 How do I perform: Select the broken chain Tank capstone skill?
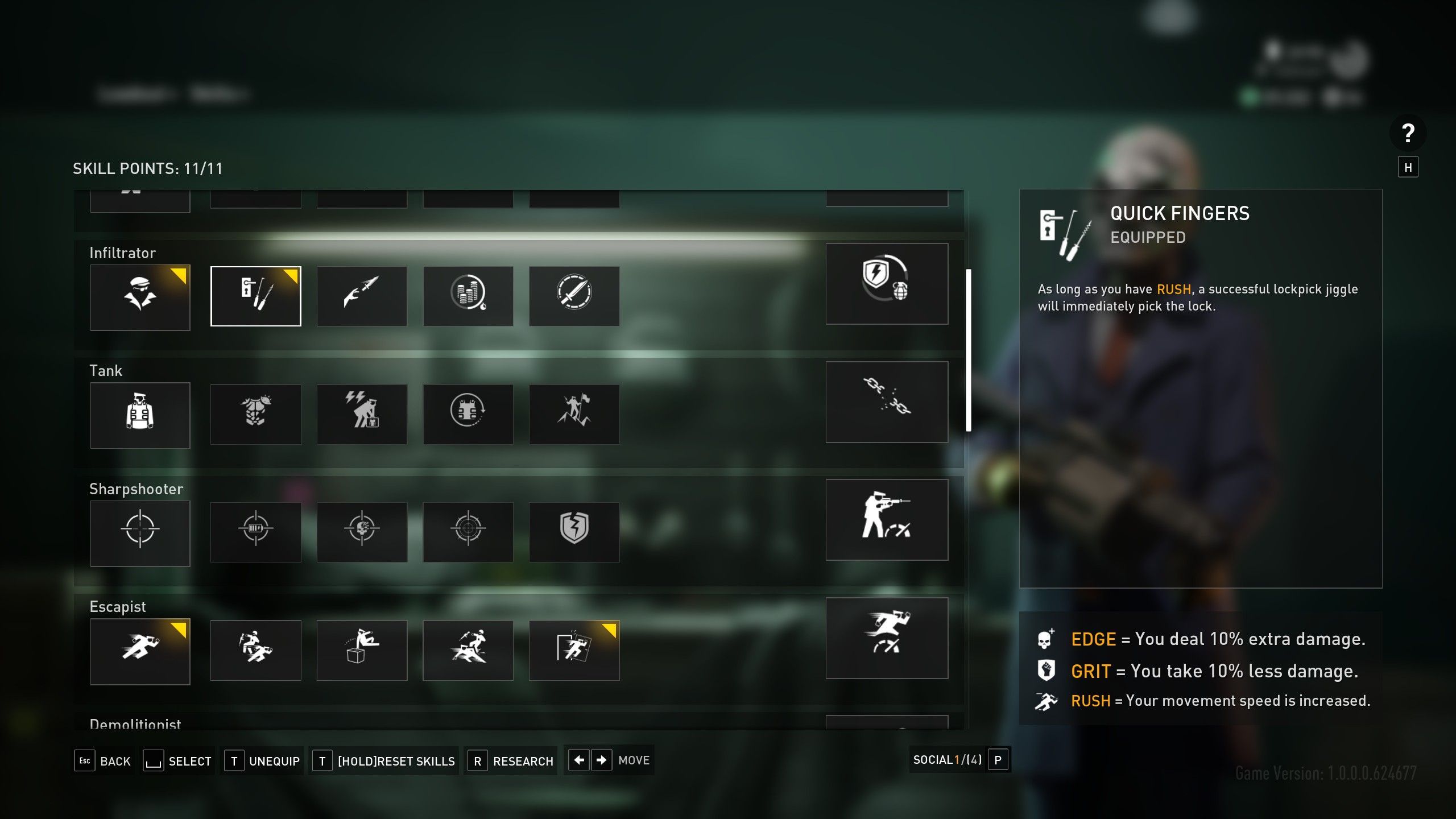coord(887,403)
